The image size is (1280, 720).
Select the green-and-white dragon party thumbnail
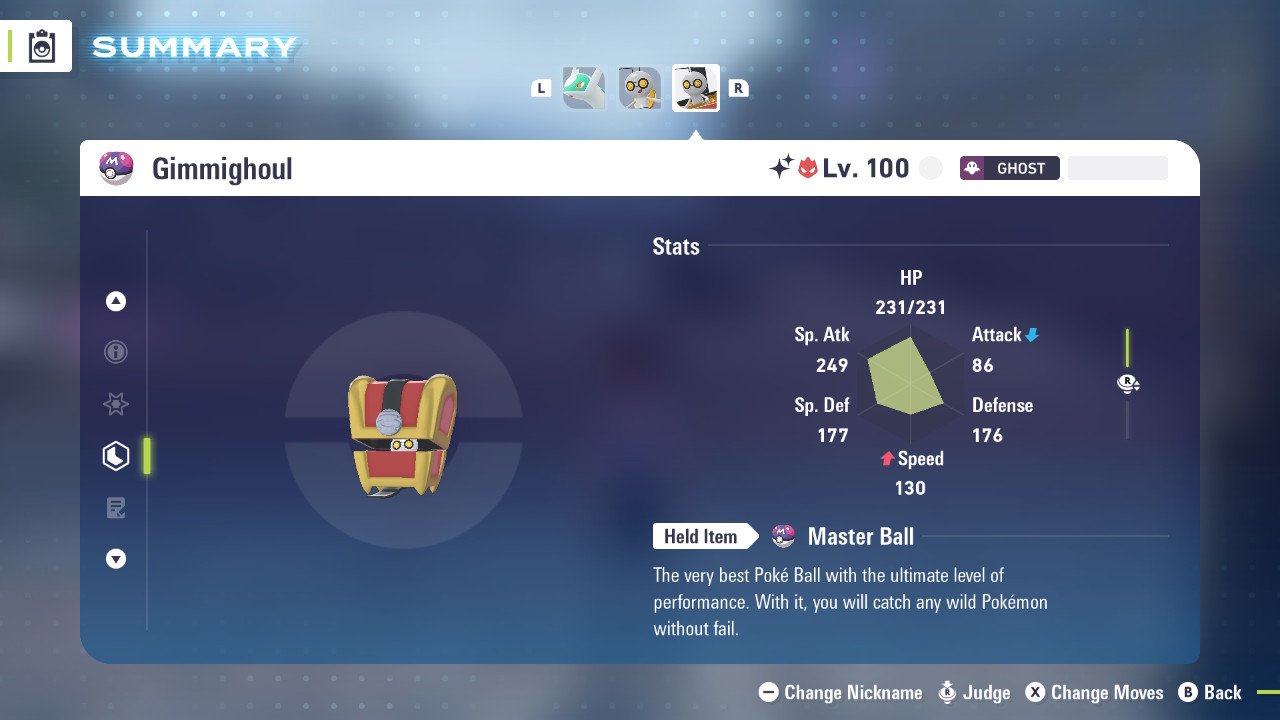point(584,89)
